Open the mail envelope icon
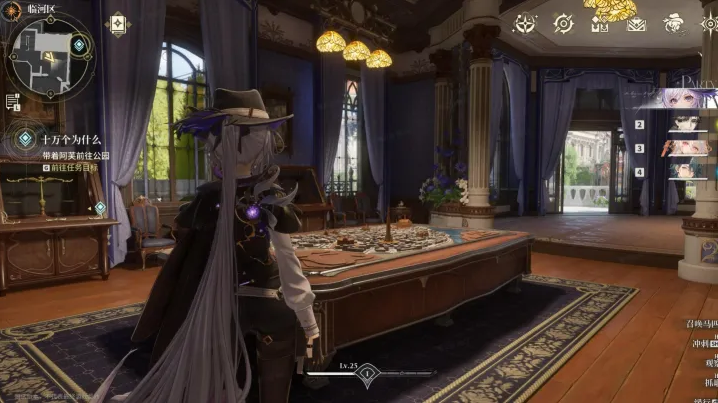 pos(636,24)
